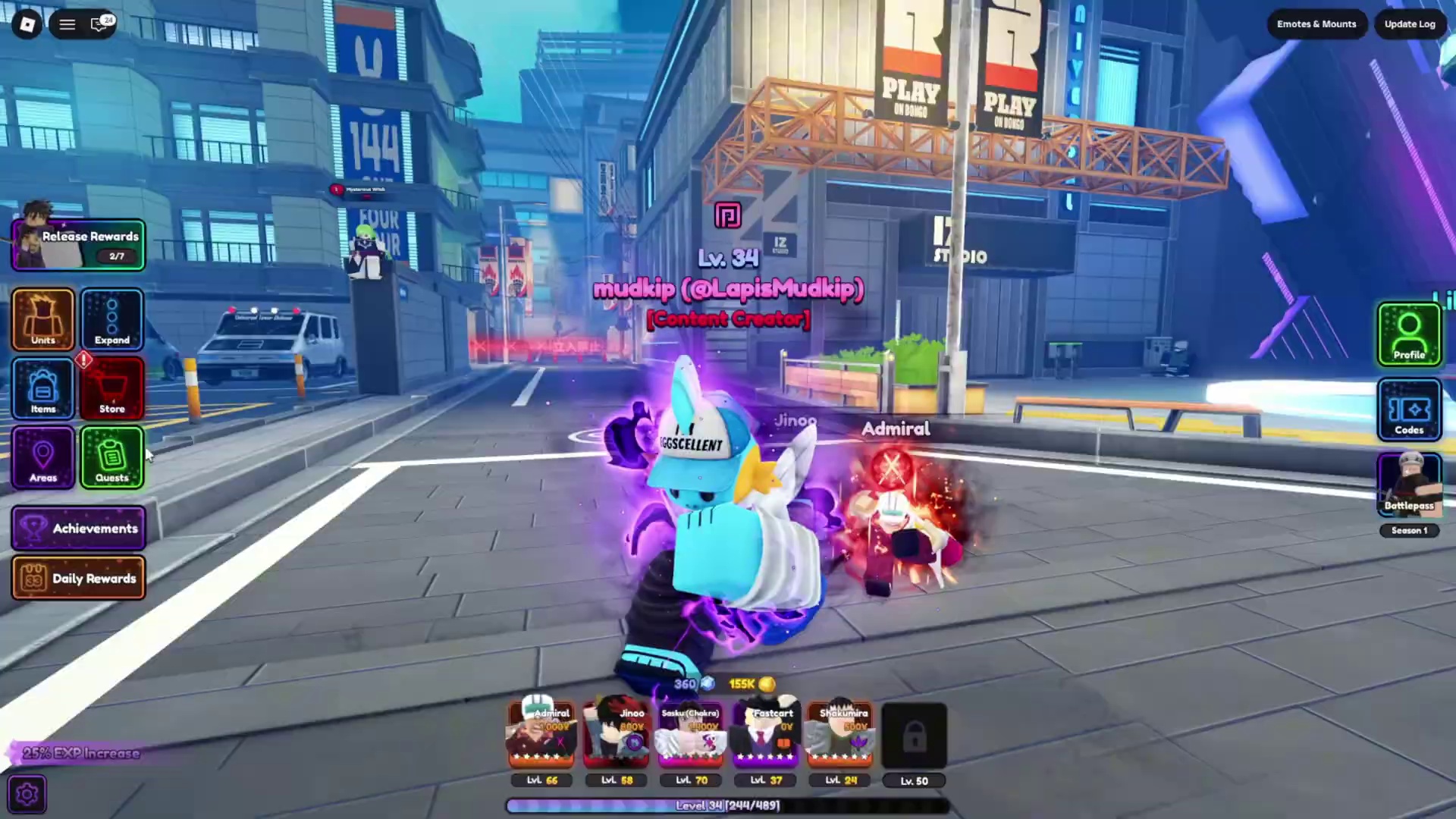
Task: Claim Daily Rewards
Action: (x=79, y=579)
